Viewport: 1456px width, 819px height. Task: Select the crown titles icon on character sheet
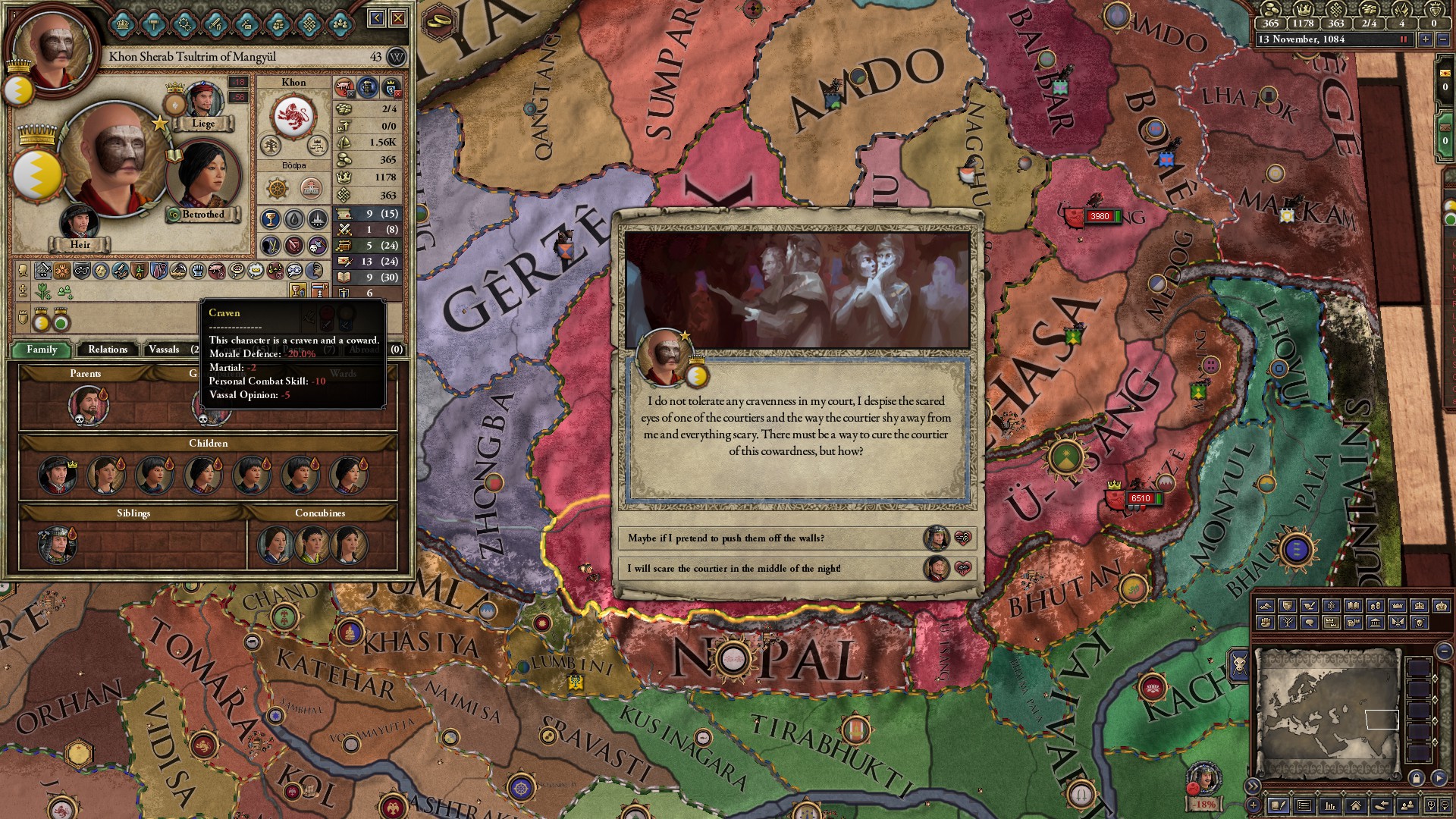pos(121,24)
